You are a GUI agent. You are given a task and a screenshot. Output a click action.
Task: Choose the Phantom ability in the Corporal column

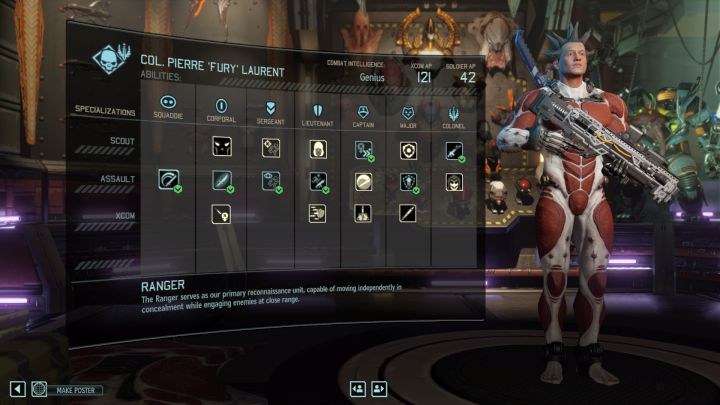pyautogui.click(x=221, y=148)
